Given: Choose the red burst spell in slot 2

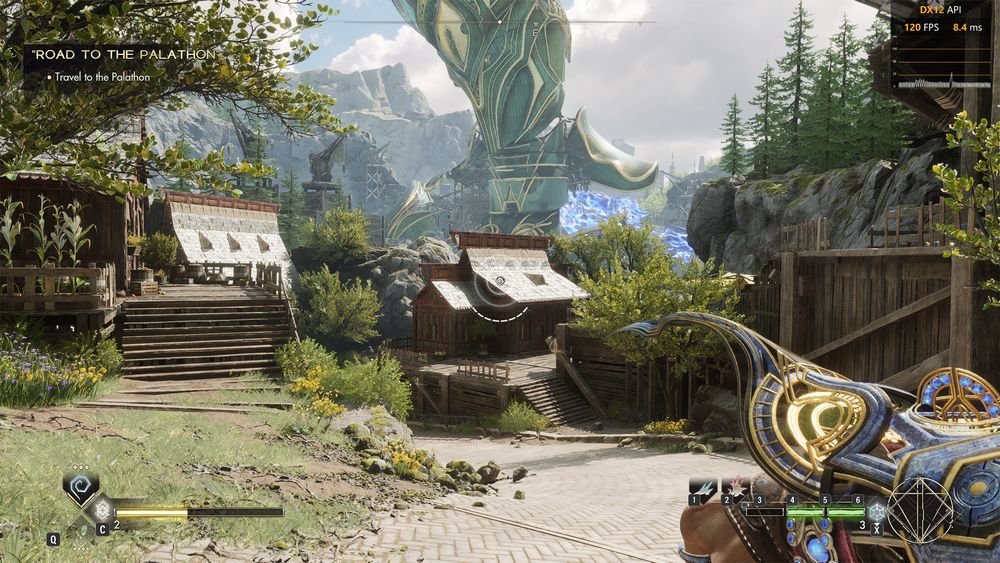Looking at the screenshot, I should (738, 486).
